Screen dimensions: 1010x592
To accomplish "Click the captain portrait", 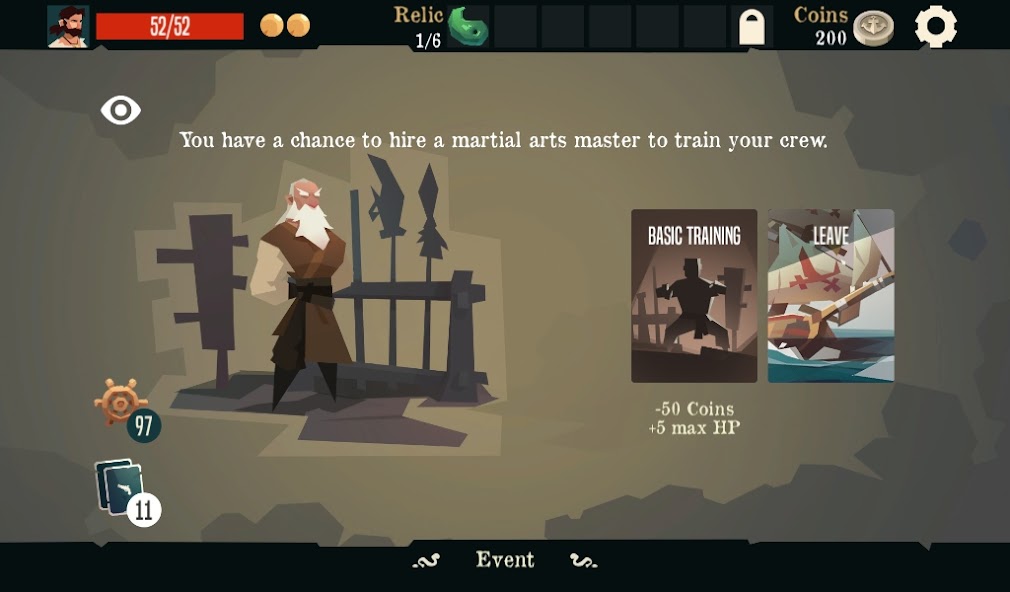I will (68, 26).
